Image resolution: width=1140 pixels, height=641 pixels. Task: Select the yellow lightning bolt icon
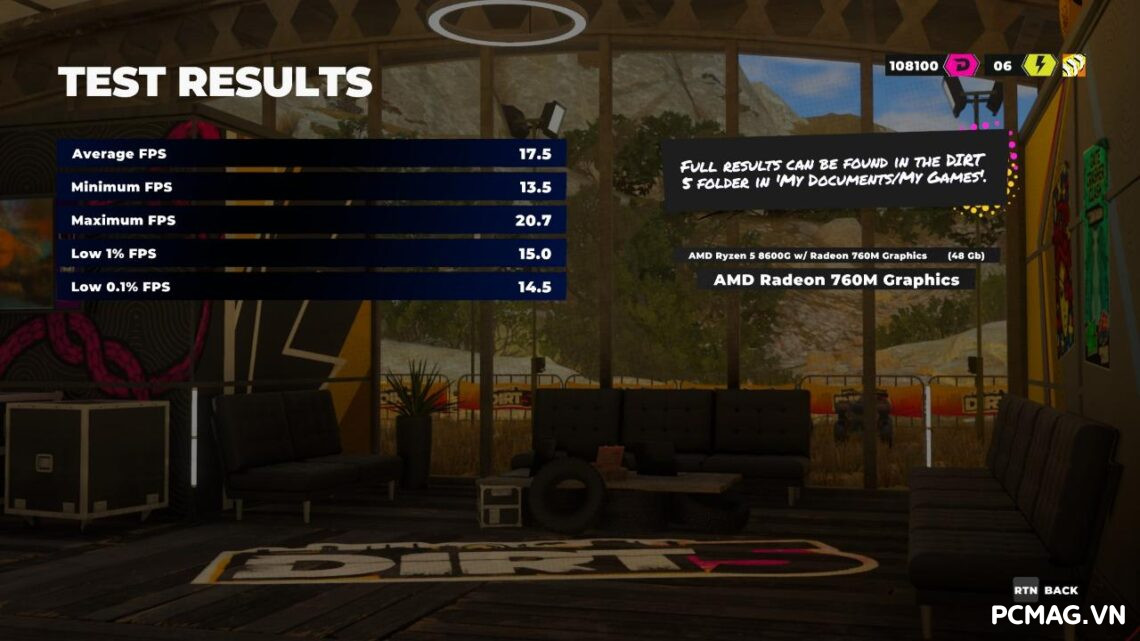pyautogui.click(x=1037, y=66)
